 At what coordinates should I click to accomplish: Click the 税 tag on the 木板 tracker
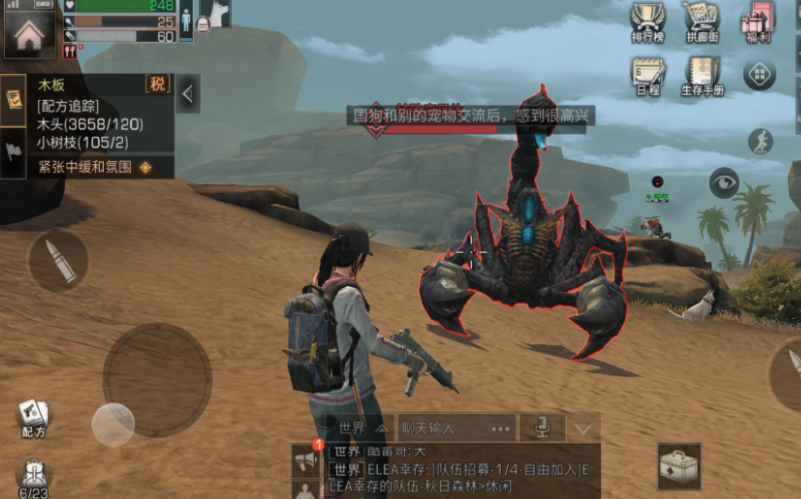tap(158, 84)
